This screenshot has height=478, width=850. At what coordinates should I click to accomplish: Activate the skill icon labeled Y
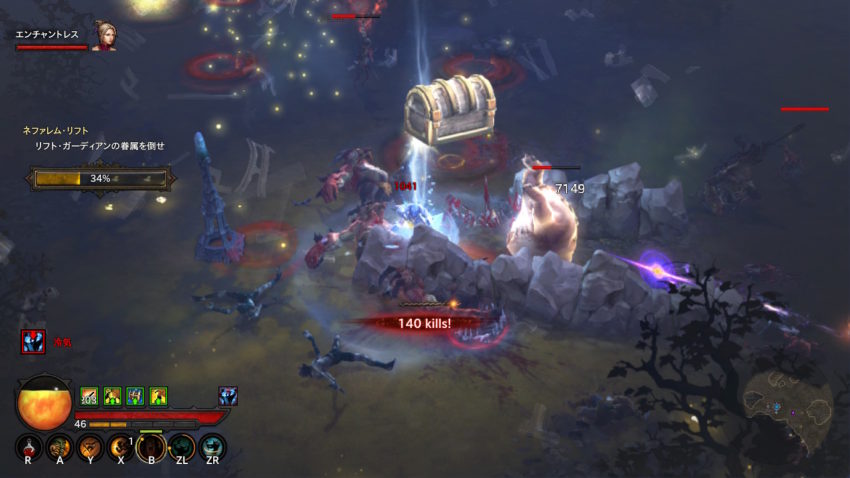[x=91, y=447]
